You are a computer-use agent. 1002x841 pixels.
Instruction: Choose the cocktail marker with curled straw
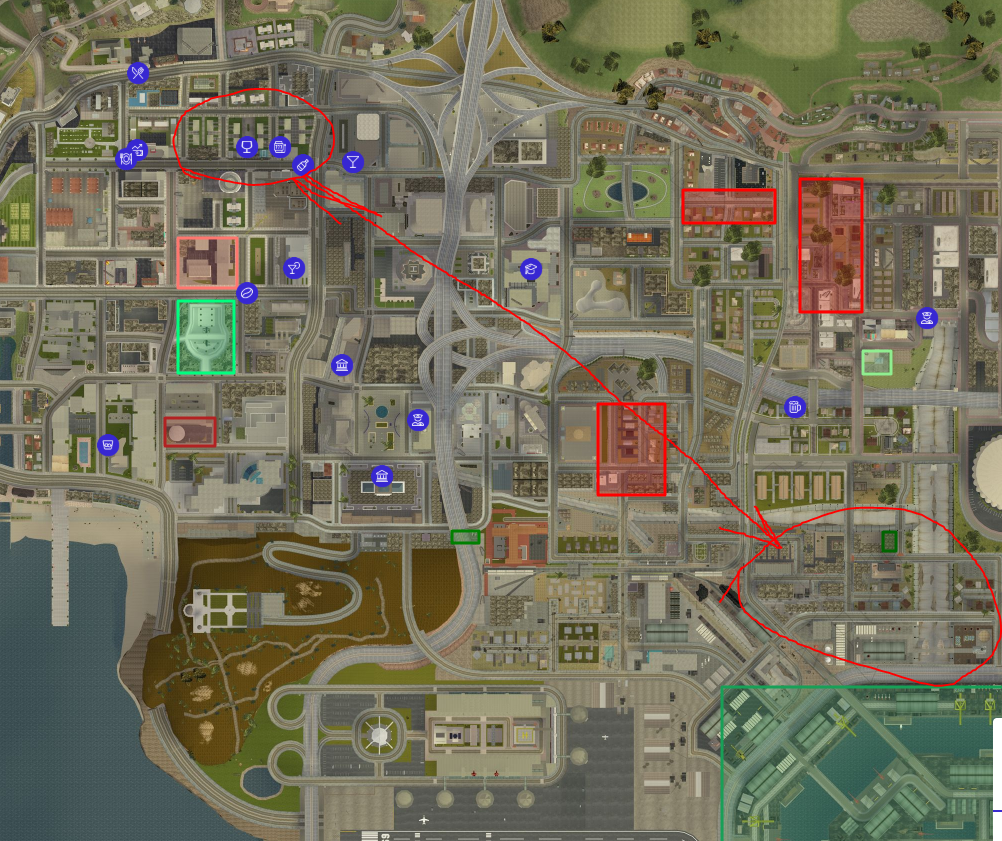(x=293, y=267)
